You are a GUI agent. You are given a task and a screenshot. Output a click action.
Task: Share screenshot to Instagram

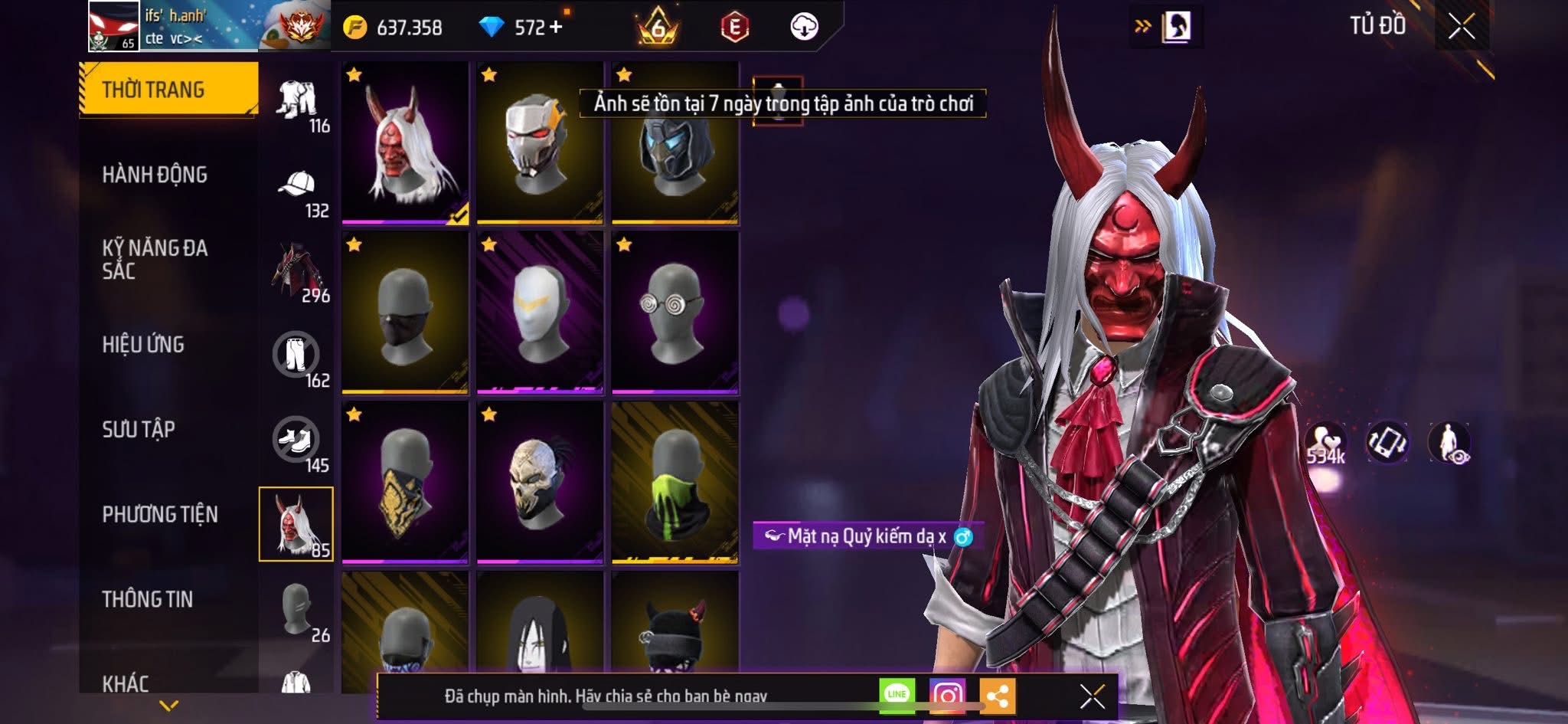(947, 696)
